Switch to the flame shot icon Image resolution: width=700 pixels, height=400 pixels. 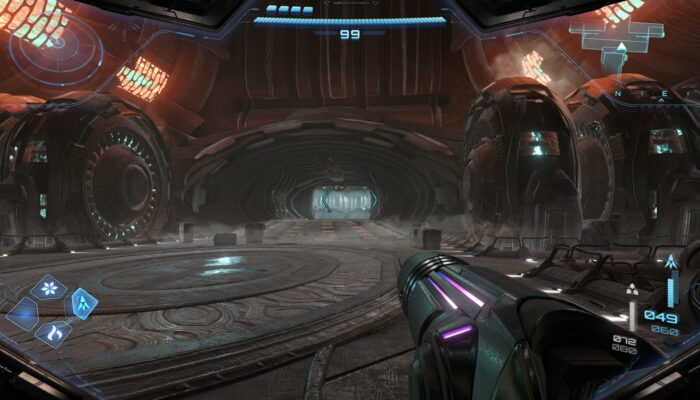coord(53,331)
